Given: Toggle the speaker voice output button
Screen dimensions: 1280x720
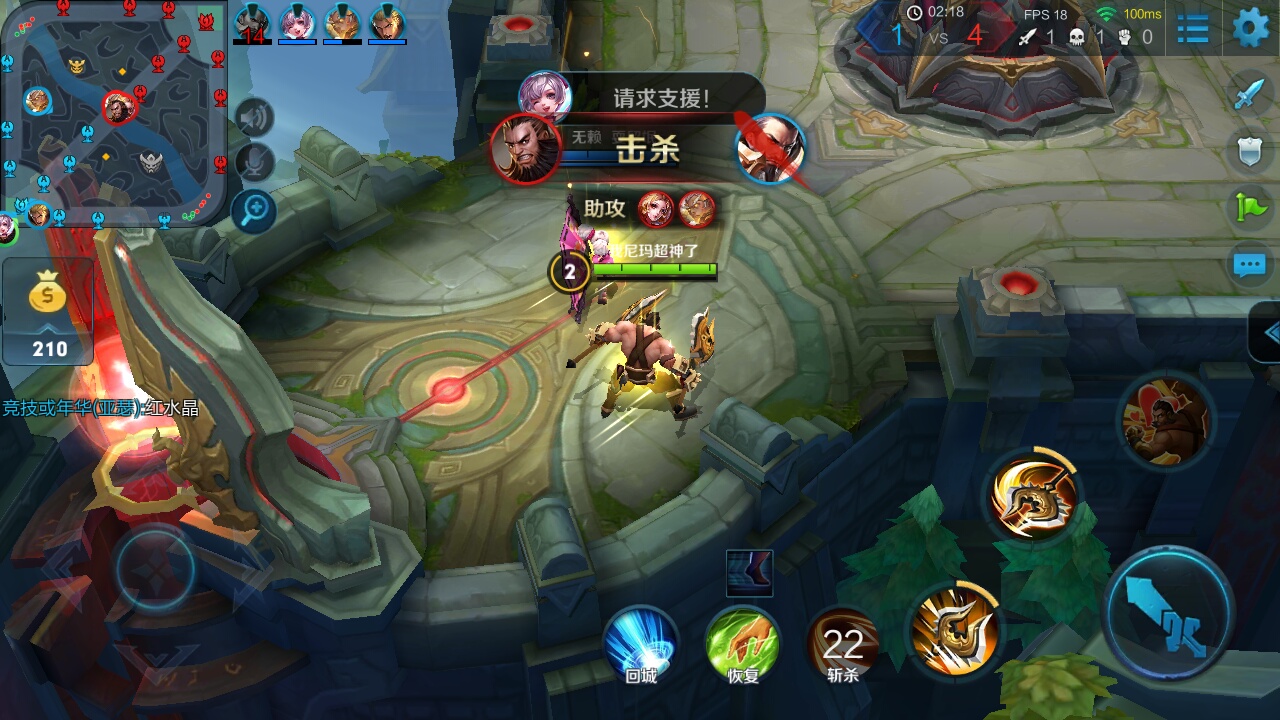Looking at the screenshot, I should (x=254, y=119).
